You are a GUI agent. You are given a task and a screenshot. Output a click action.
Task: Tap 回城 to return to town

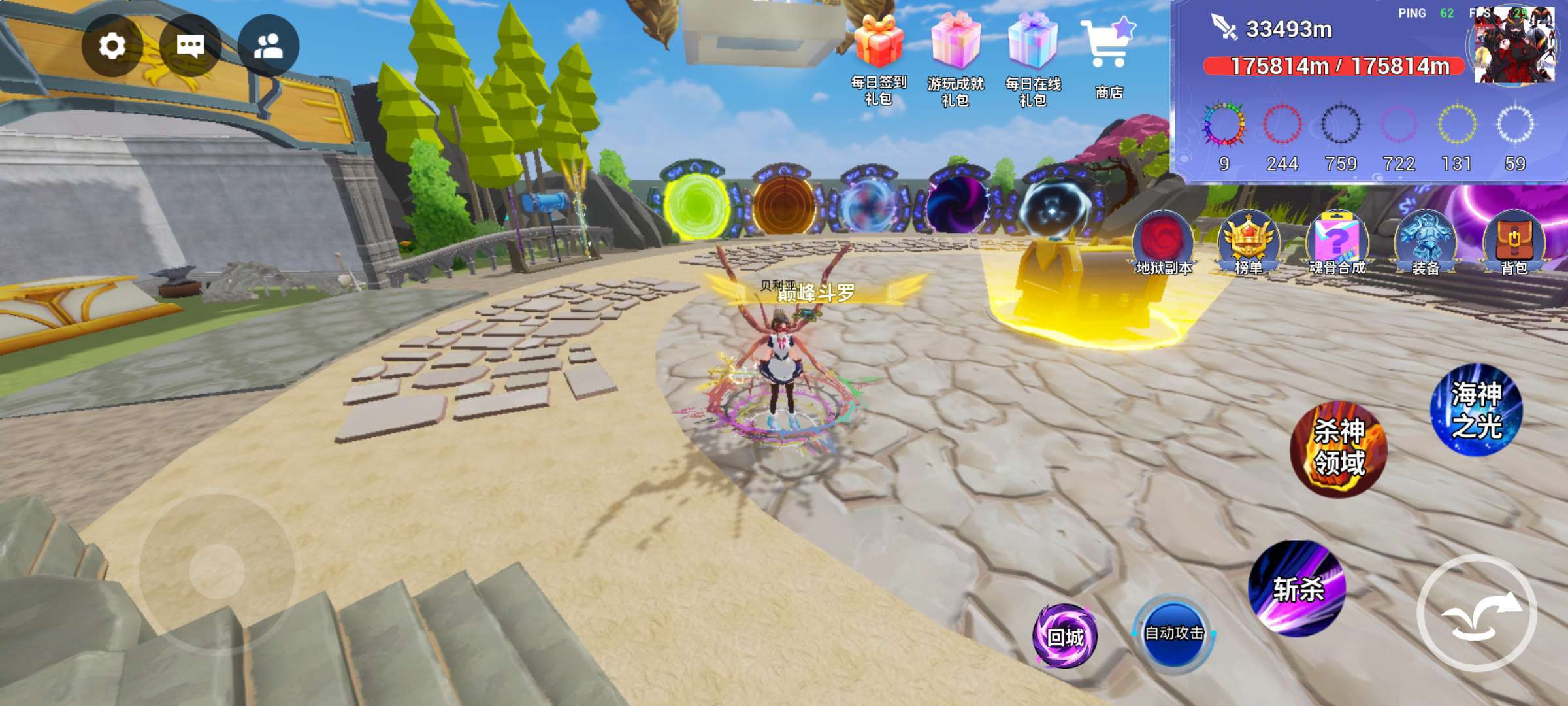[x=1065, y=636]
